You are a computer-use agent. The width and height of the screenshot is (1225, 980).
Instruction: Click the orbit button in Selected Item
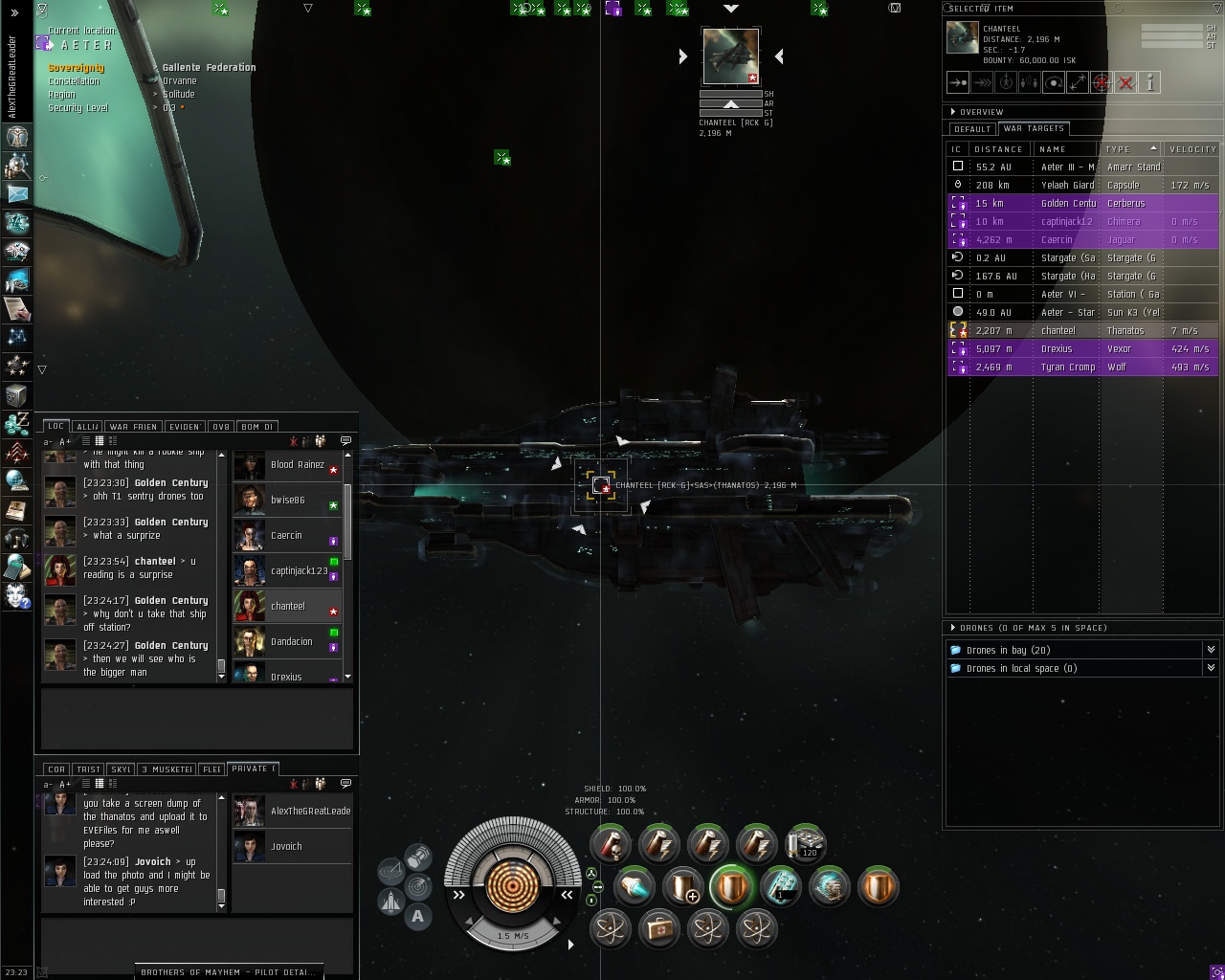tap(1054, 83)
